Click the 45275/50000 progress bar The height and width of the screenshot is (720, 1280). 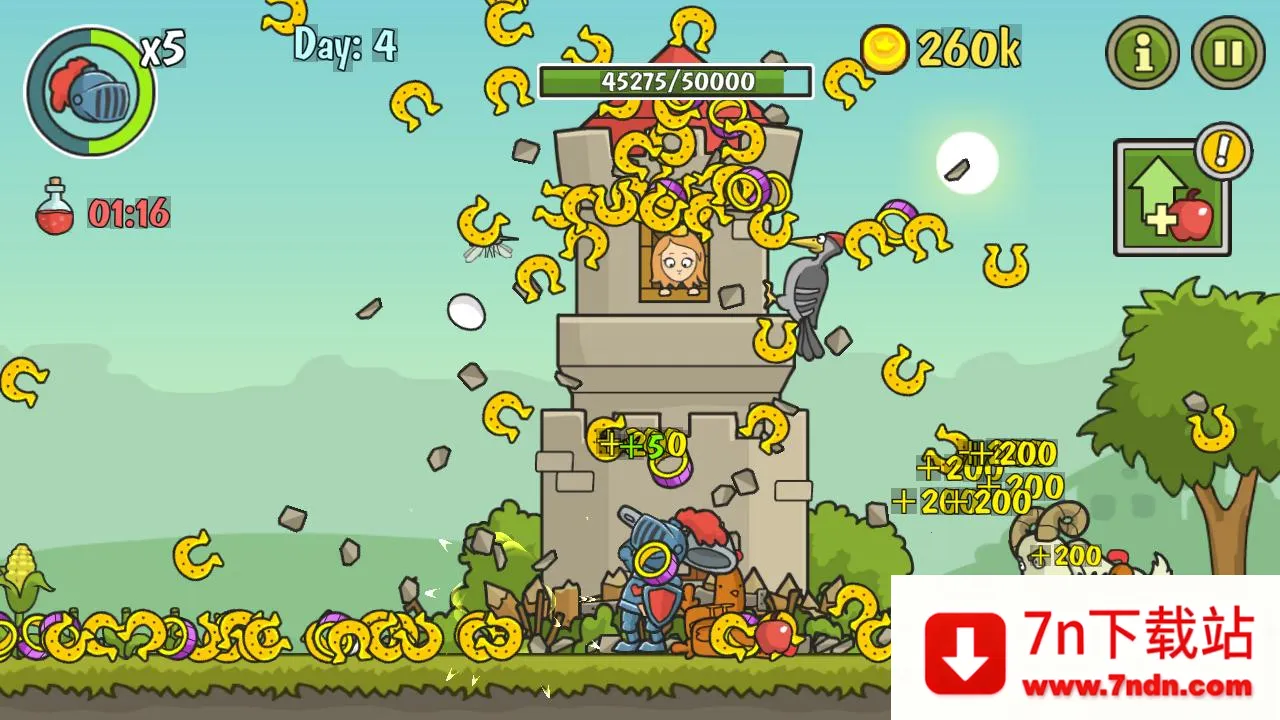675,82
